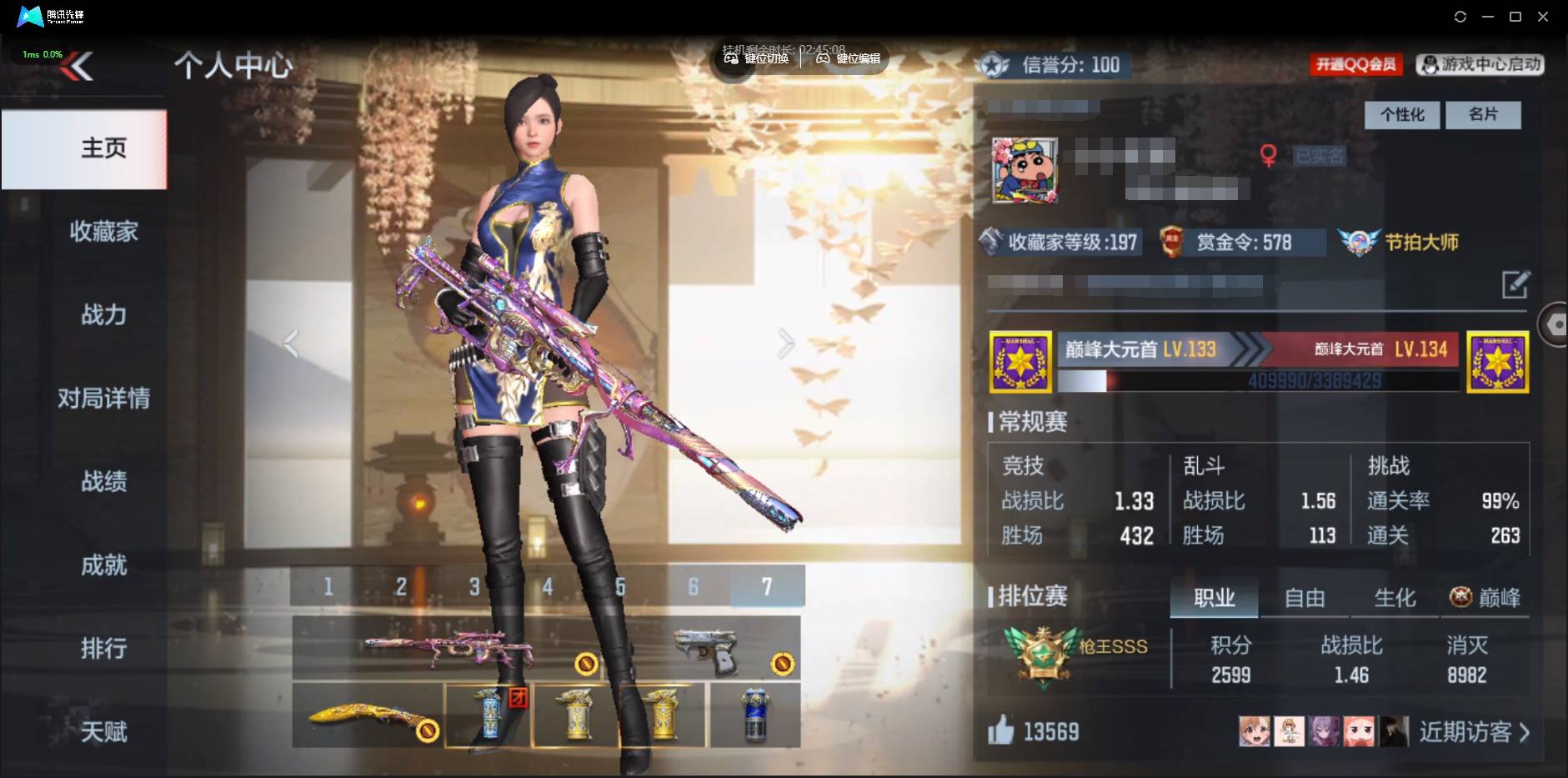
Task: Open 近期访客 recent visitors list
Action: click(x=1474, y=732)
